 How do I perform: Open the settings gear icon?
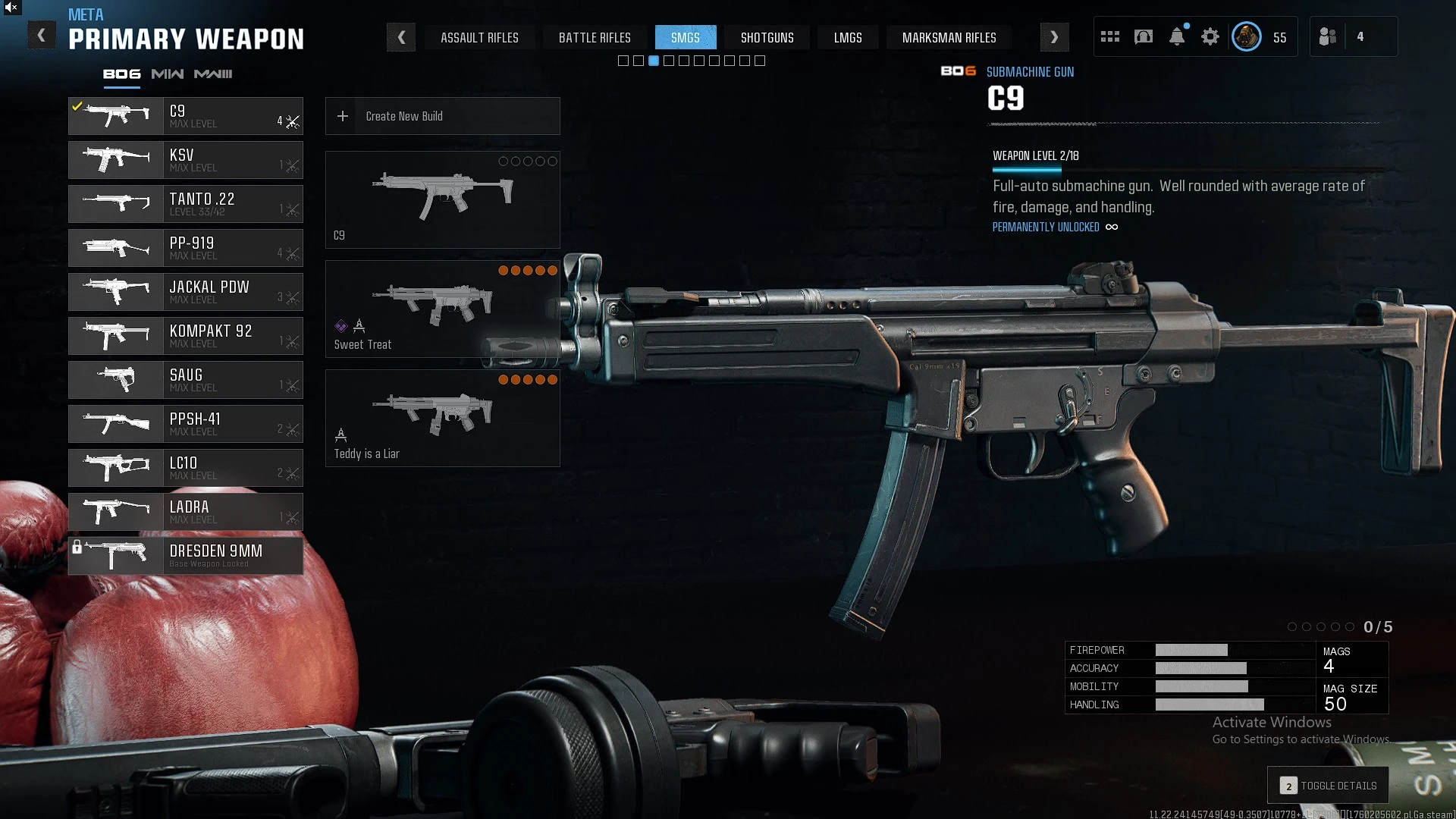point(1210,37)
